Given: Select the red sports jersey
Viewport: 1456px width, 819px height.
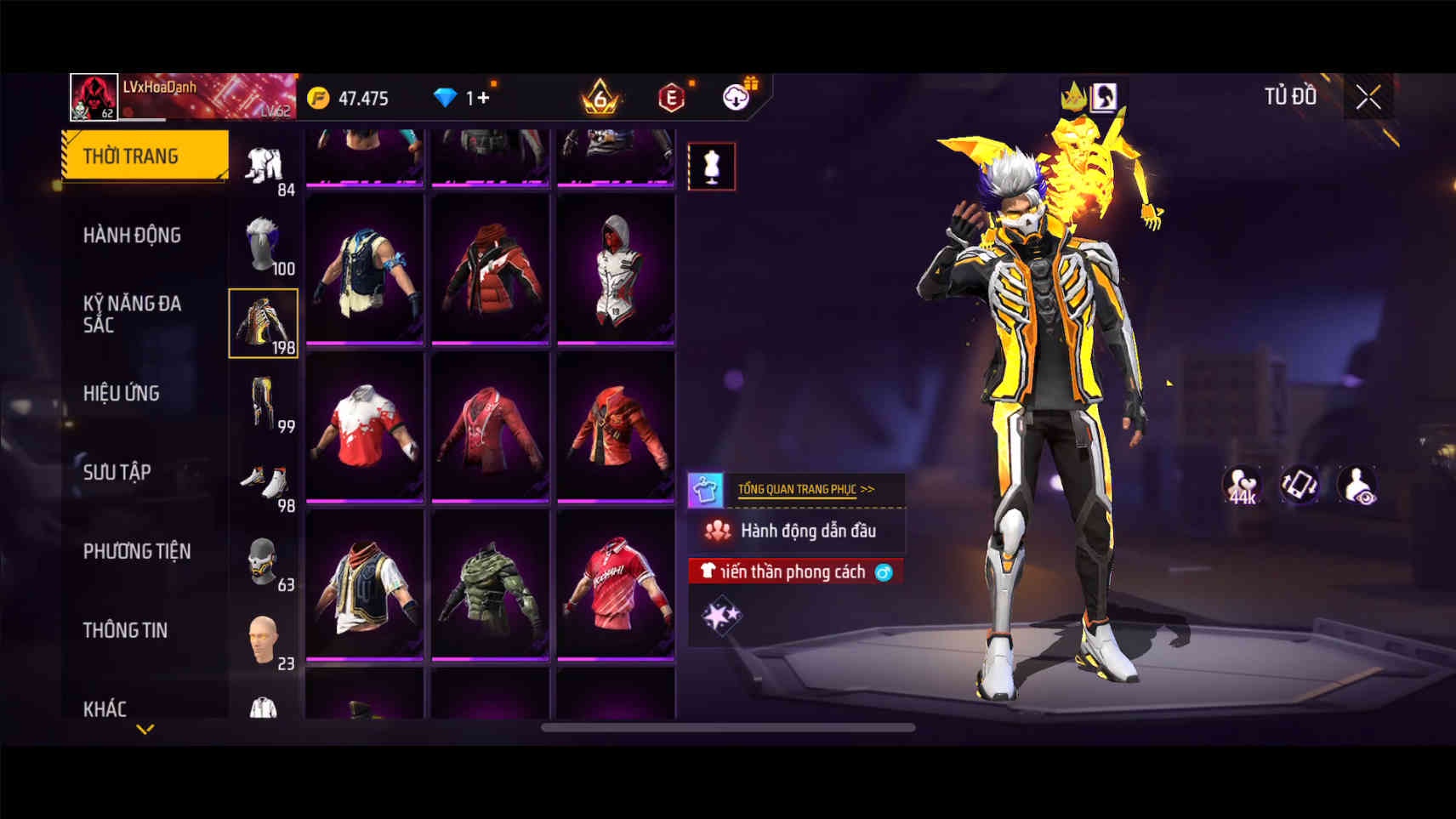Looking at the screenshot, I should click(616, 585).
